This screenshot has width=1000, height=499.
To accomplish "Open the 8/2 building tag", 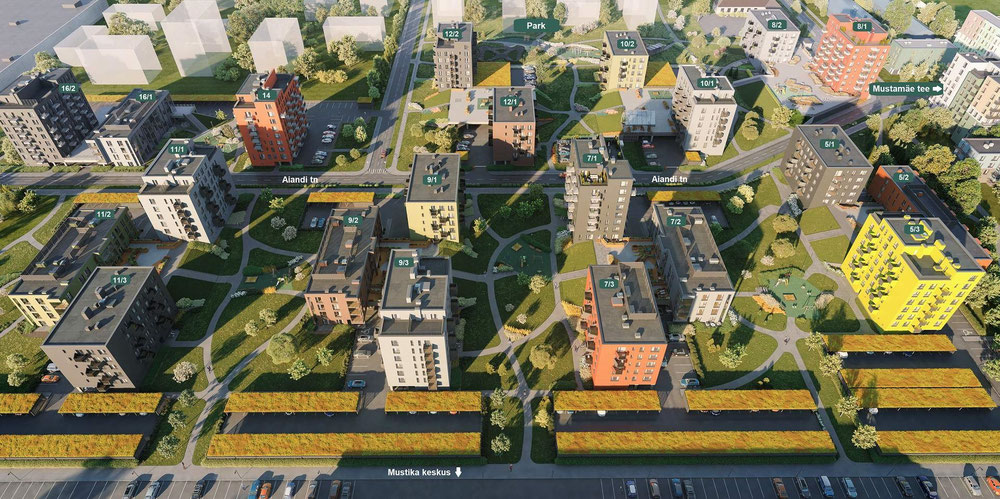I will pyautogui.click(x=777, y=24).
